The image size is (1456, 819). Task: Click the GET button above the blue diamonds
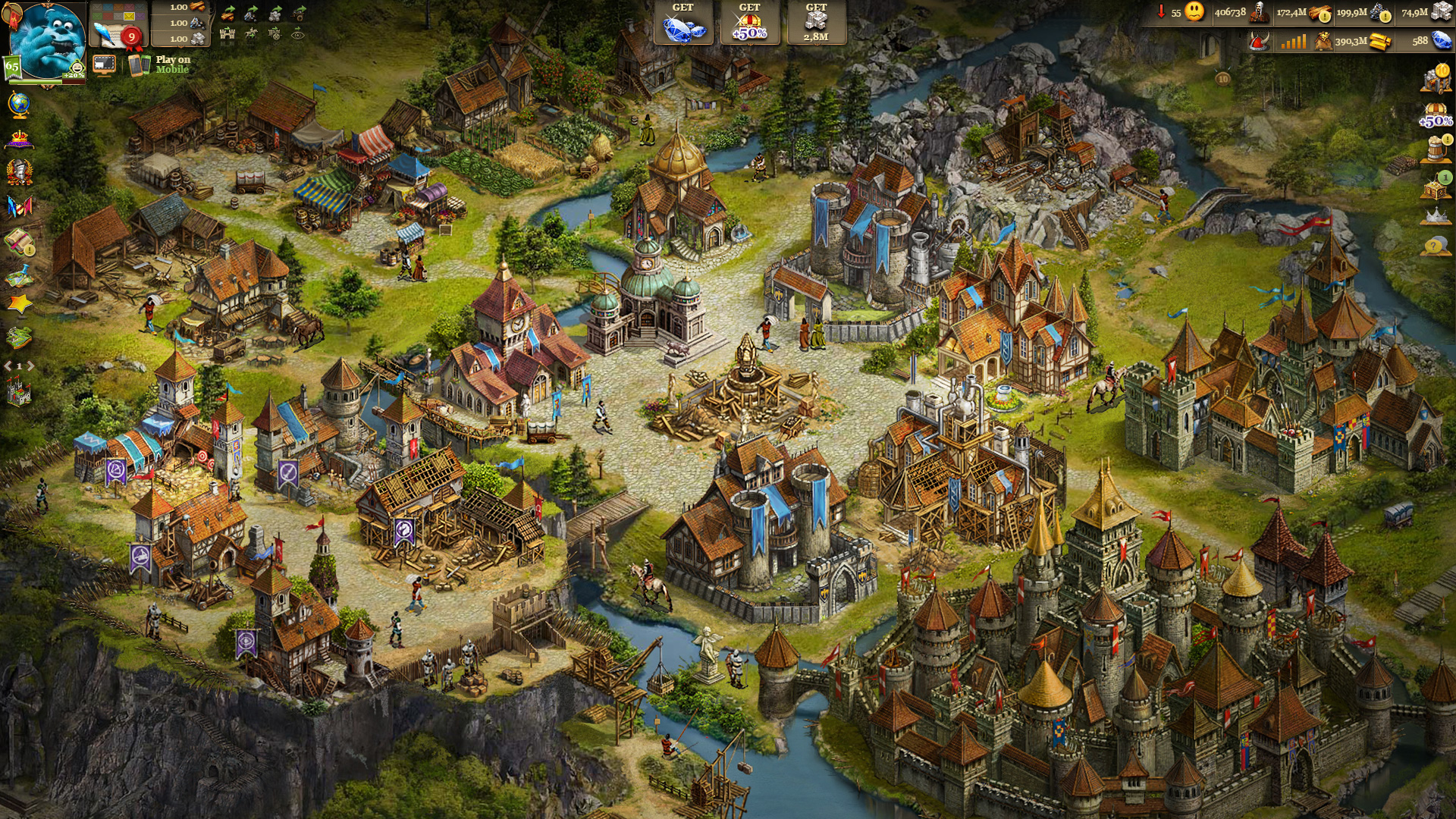(x=682, y=8)
